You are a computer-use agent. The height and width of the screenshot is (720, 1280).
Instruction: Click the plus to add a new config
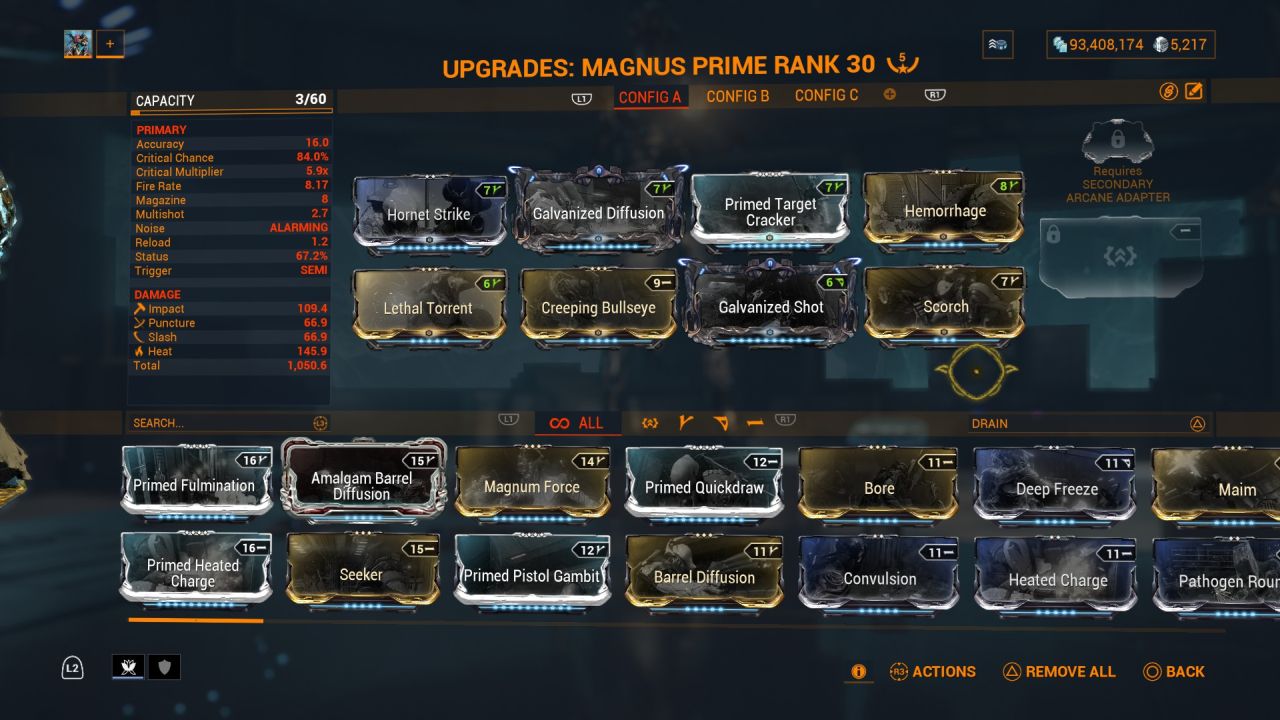click(x=888, y=94)
